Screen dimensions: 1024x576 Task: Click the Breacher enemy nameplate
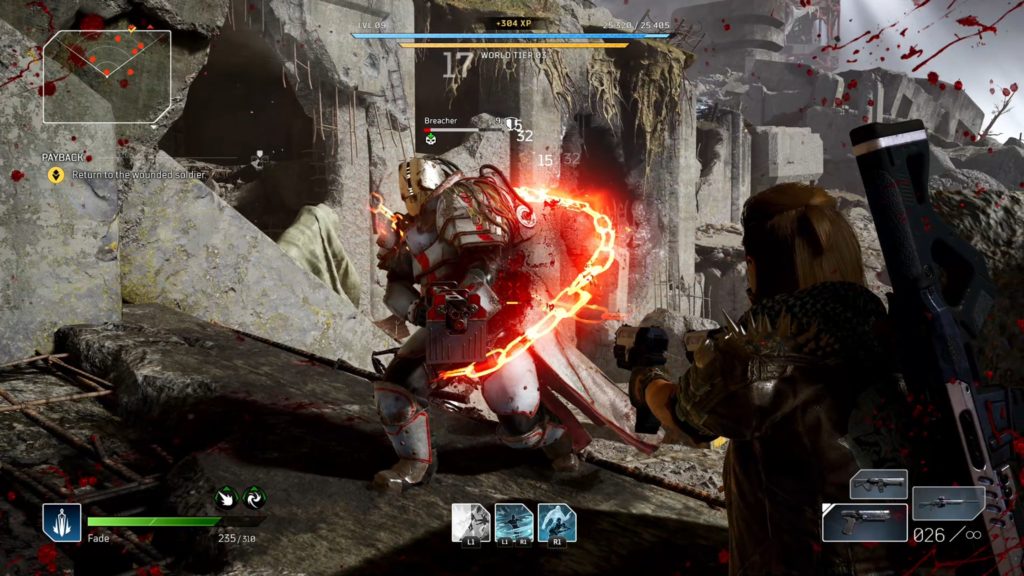pyautogui.click(x=441, y=121)
